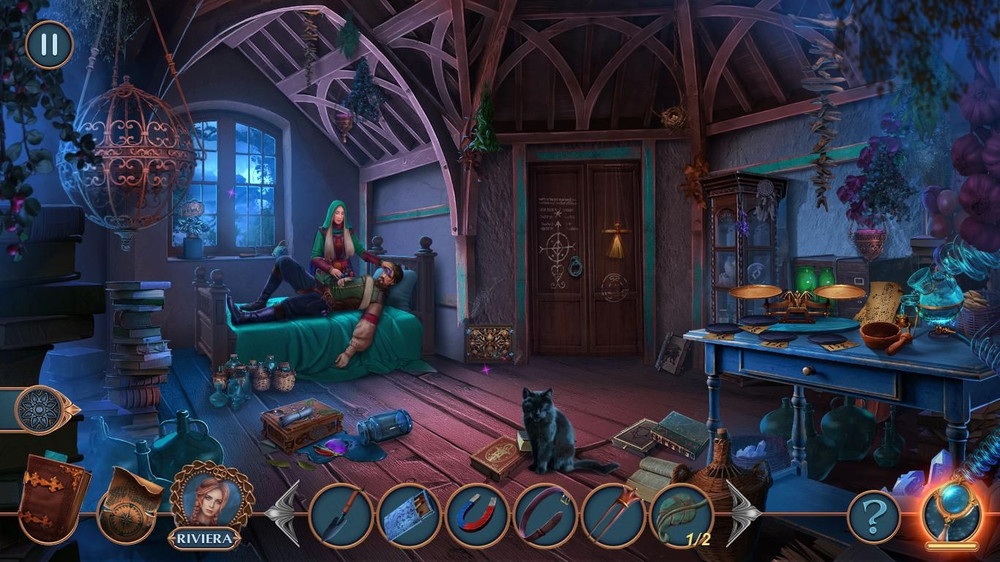
Task: Select the green leaf item marked 1/2
Action: (681, 514)
